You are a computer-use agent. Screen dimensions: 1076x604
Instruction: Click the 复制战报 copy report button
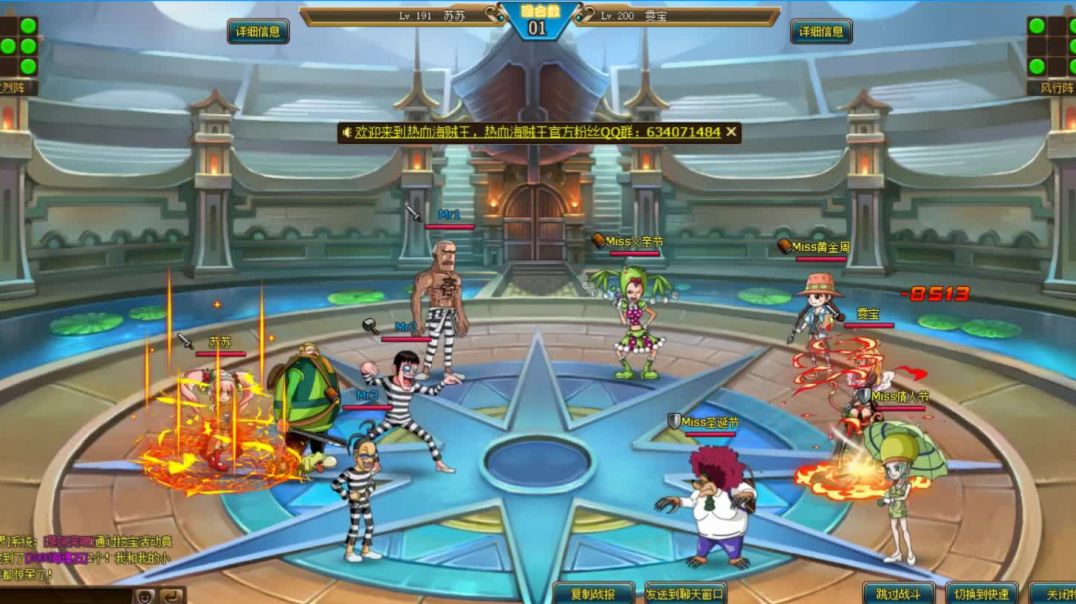pyautogui.click(x=594, y=594)
